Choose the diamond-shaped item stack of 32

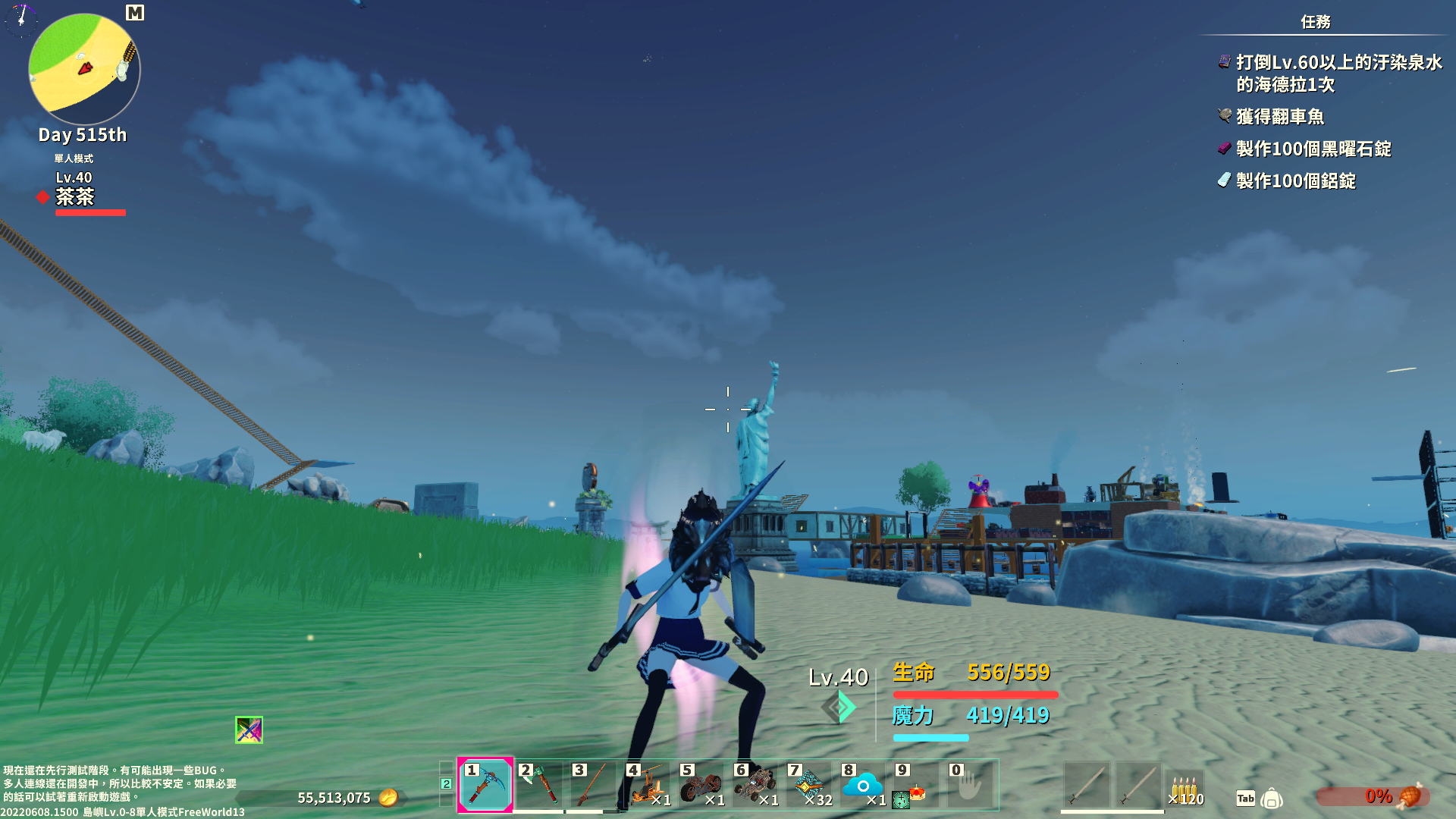(808, 786)
